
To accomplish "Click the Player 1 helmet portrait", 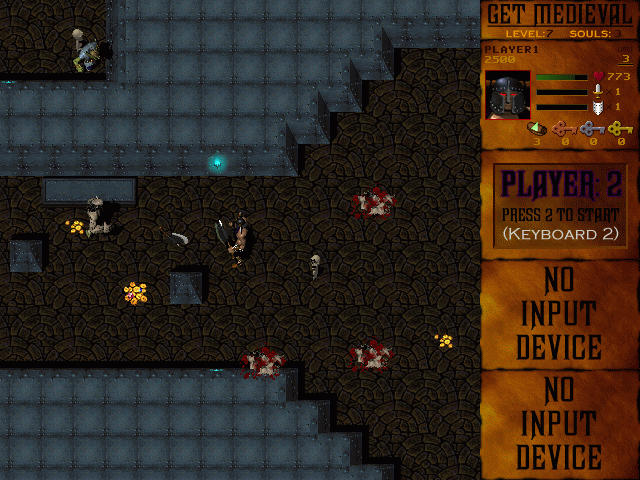I will click(x=508, y=95).
